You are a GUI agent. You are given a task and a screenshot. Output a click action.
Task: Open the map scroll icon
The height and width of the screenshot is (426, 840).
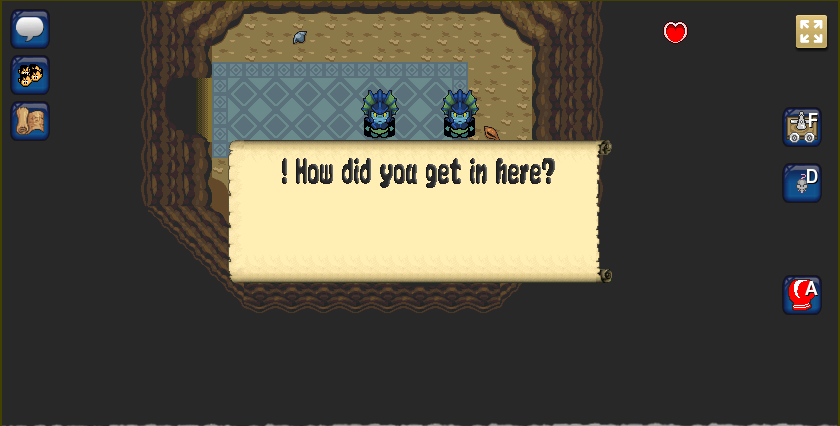point(30,121)
